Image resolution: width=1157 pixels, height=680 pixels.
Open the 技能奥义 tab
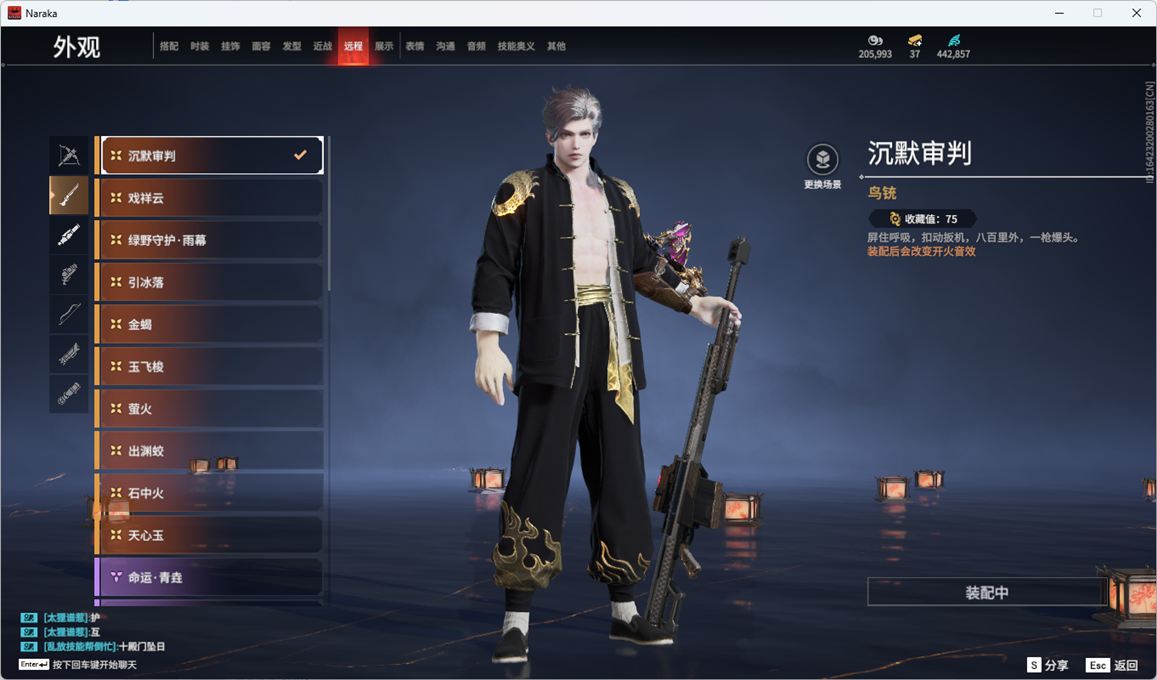tap(516, 46)
